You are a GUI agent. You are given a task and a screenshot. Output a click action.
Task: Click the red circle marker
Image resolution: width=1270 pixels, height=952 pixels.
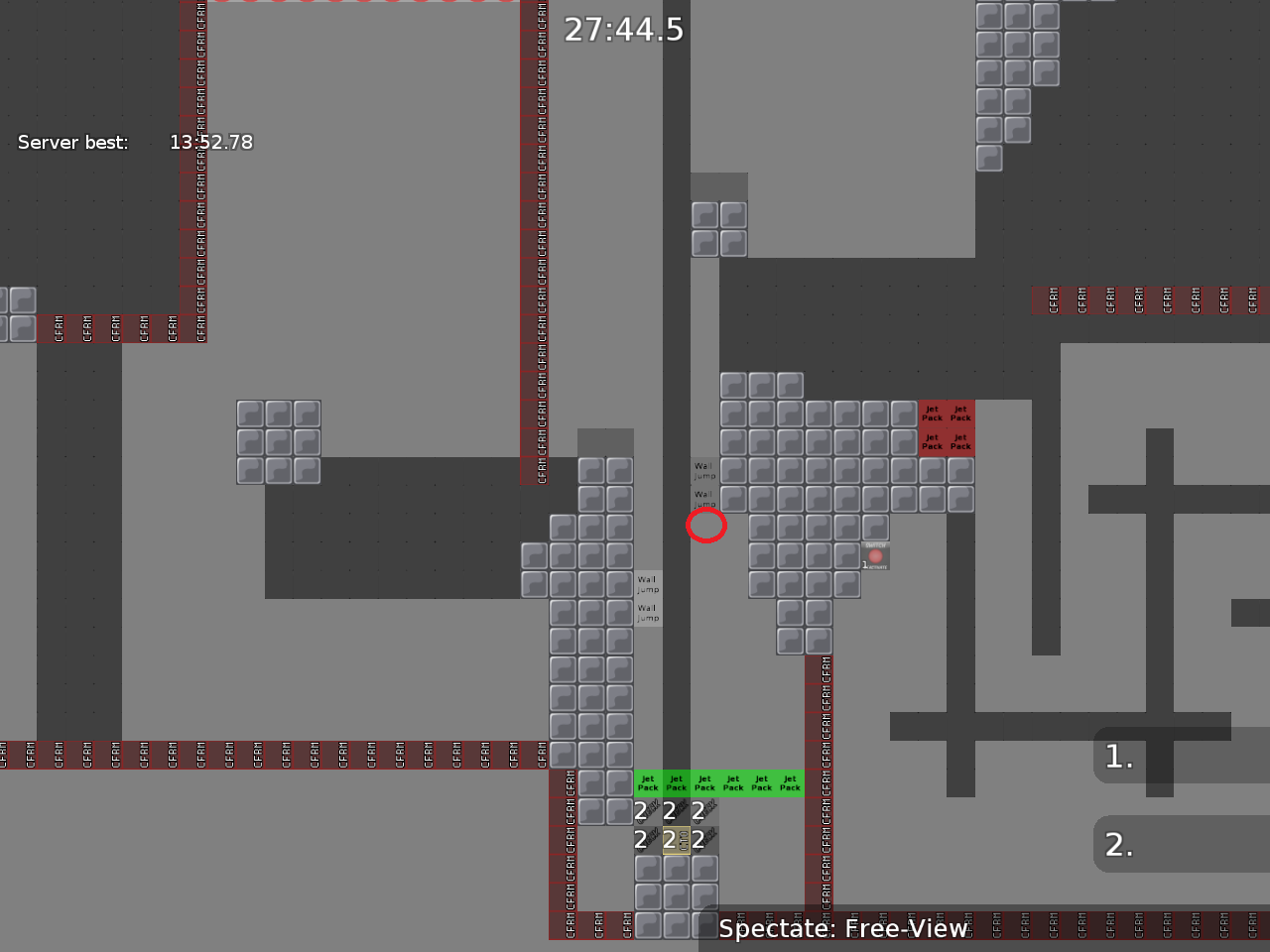pos(706,527)
